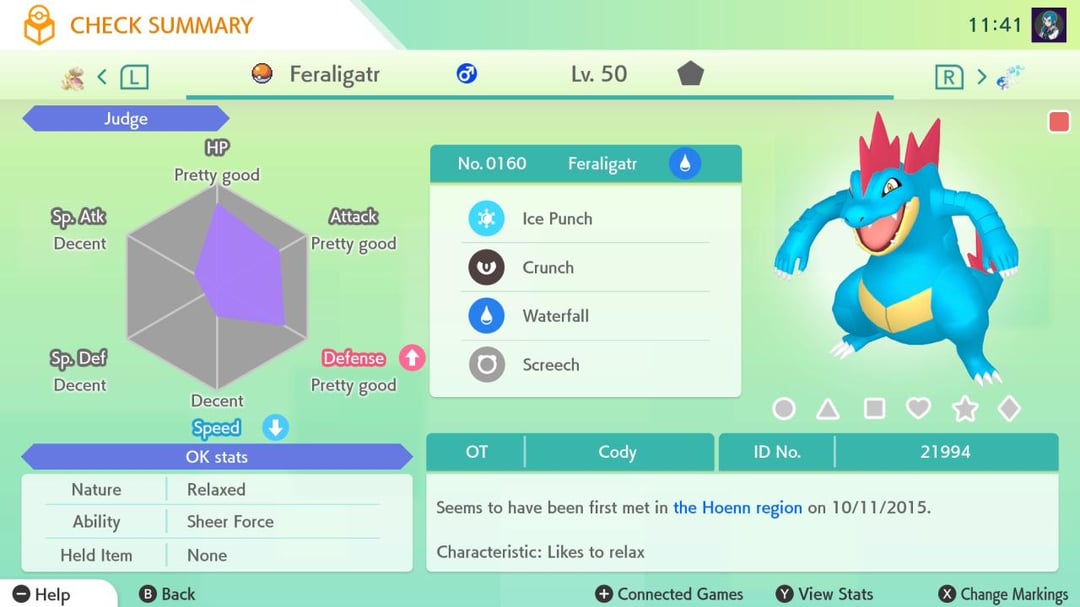Click the trainer profile avatar
This screenshot has height=607, width=1080.
1049,25
